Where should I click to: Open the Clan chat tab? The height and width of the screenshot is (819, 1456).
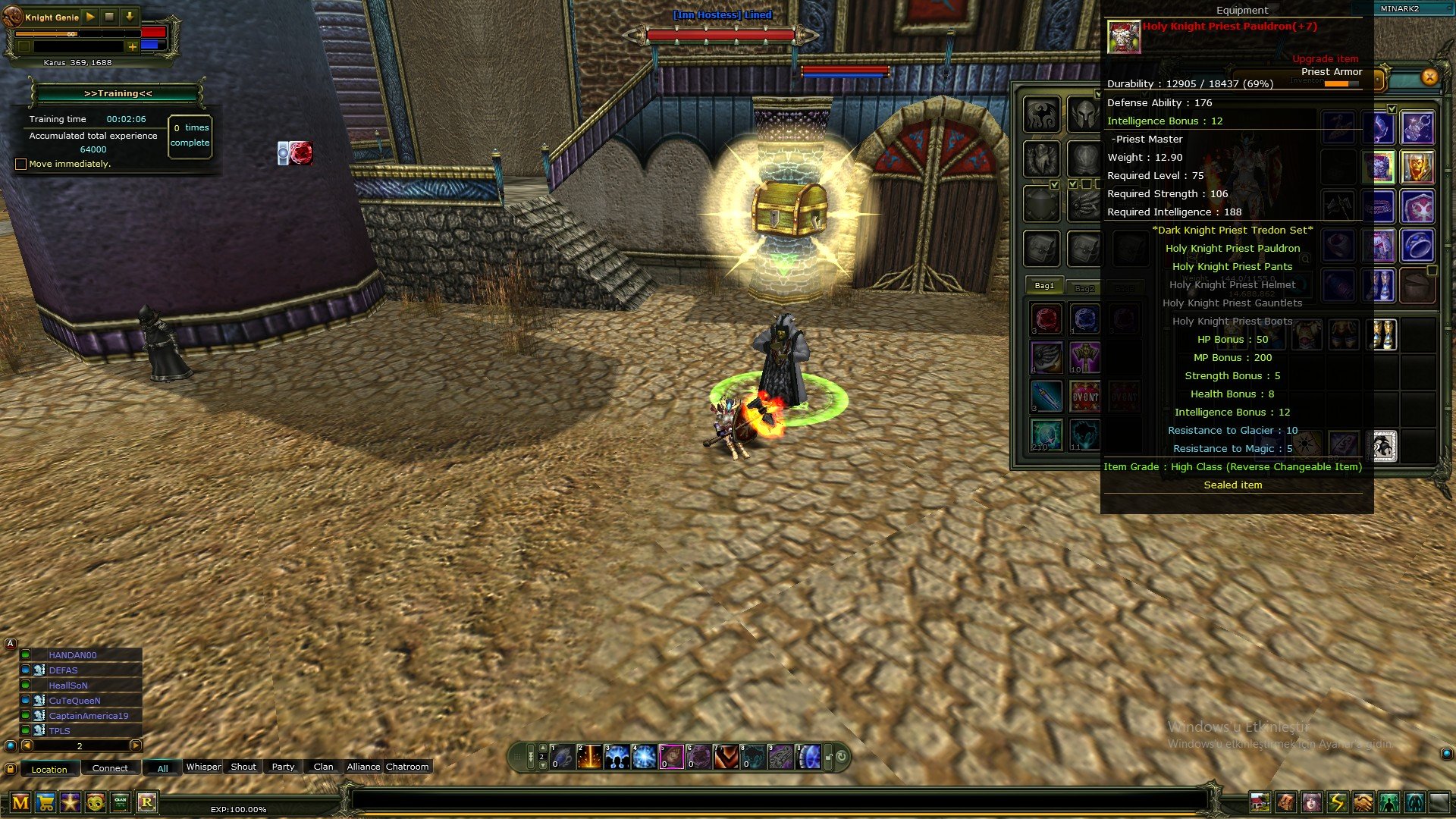click(323, 767)
